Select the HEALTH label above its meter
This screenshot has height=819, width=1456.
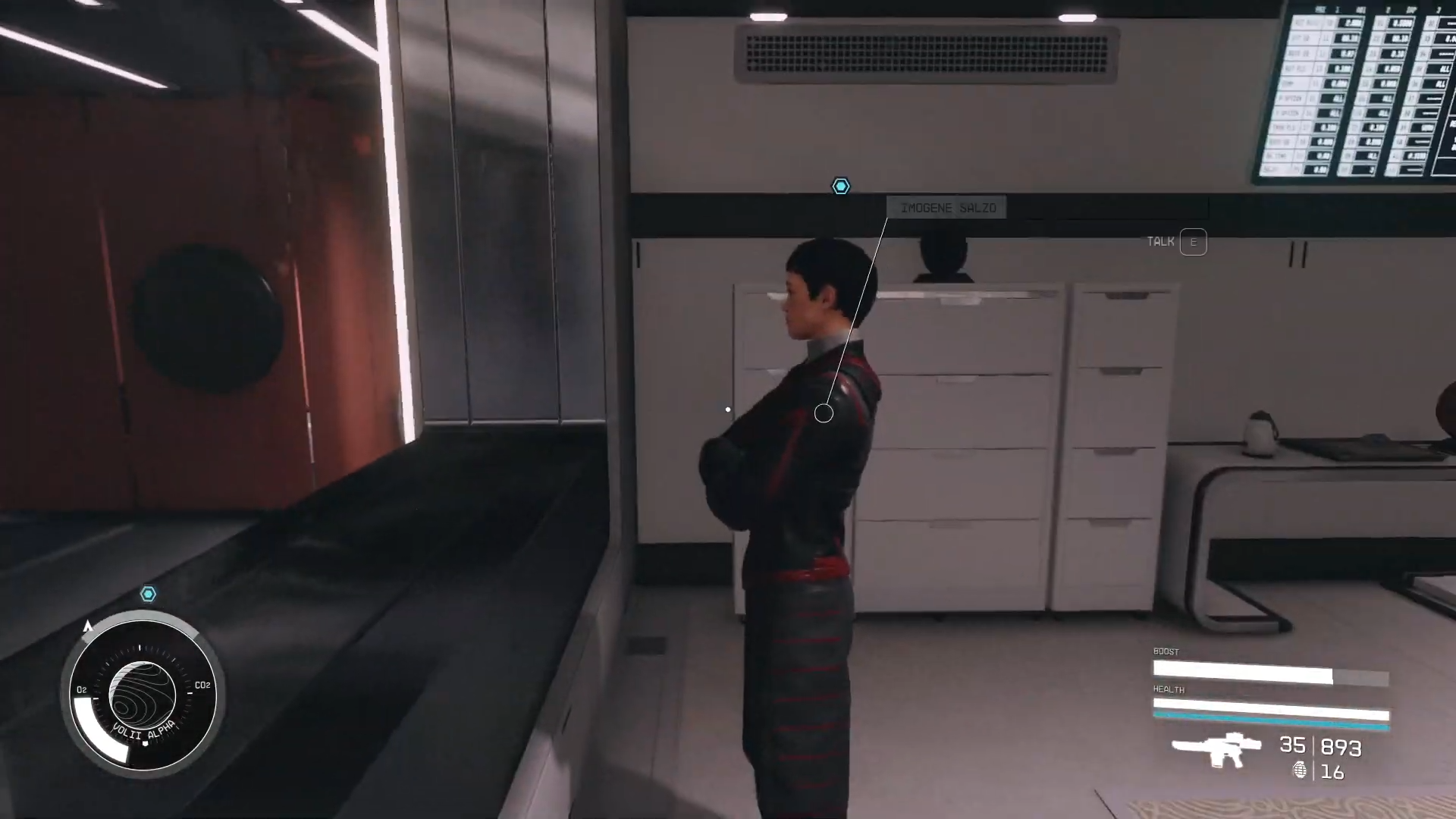click(x=1168, y=689)
